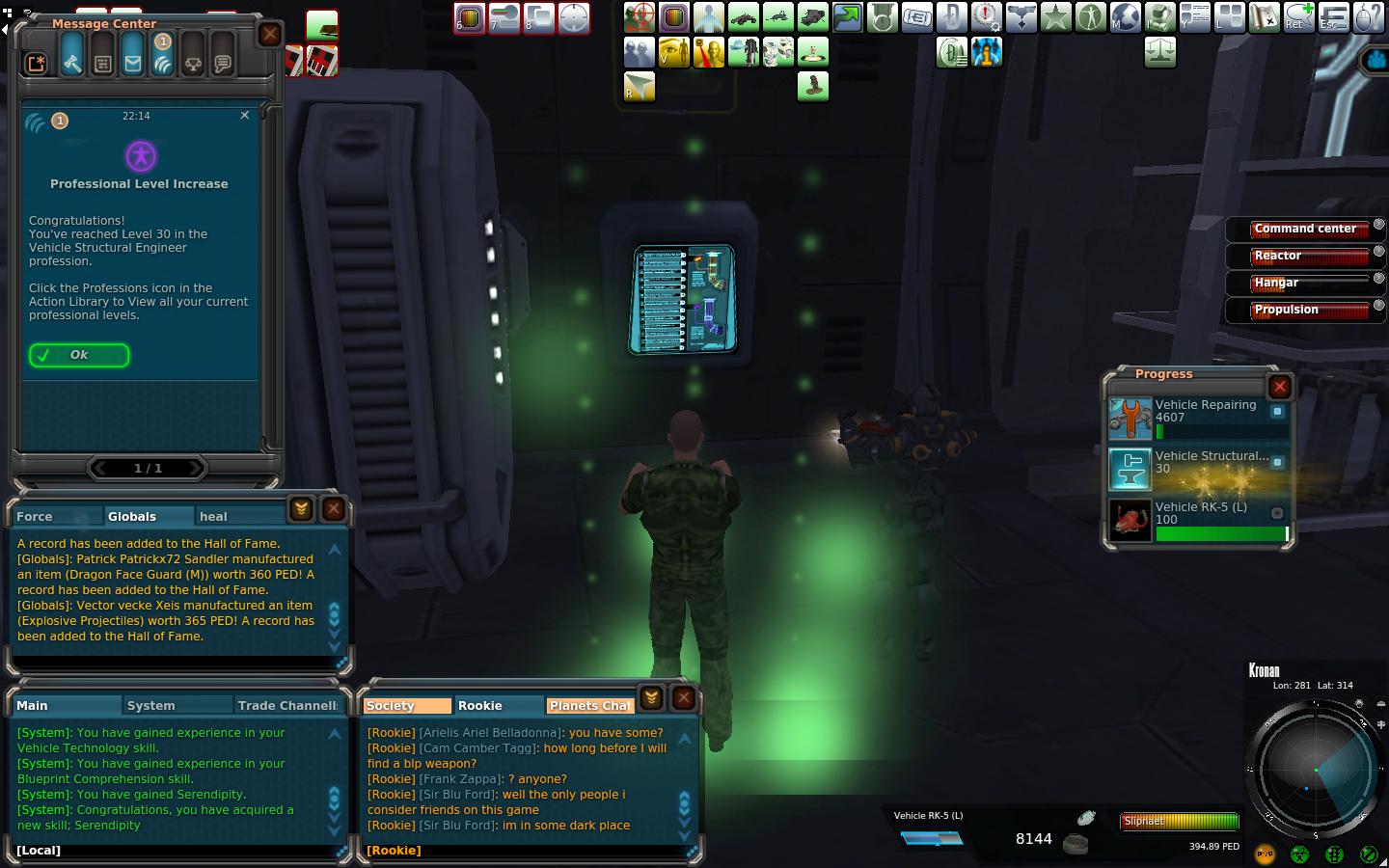
Task: Select the Rookie chat tab
Action: pos(480,705)
